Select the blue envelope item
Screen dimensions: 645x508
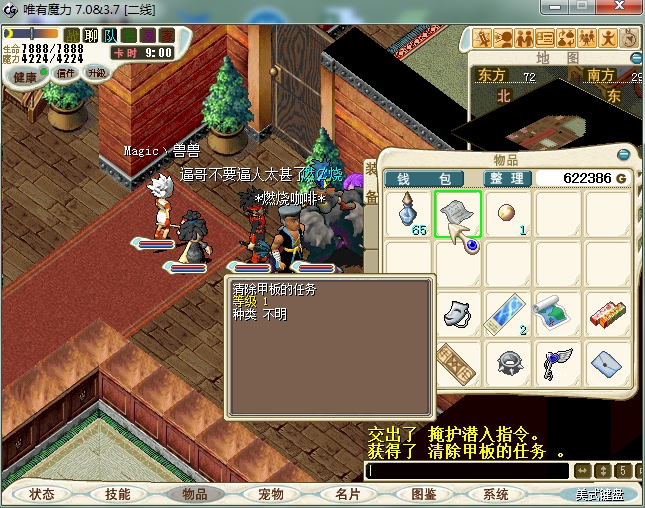608,360
